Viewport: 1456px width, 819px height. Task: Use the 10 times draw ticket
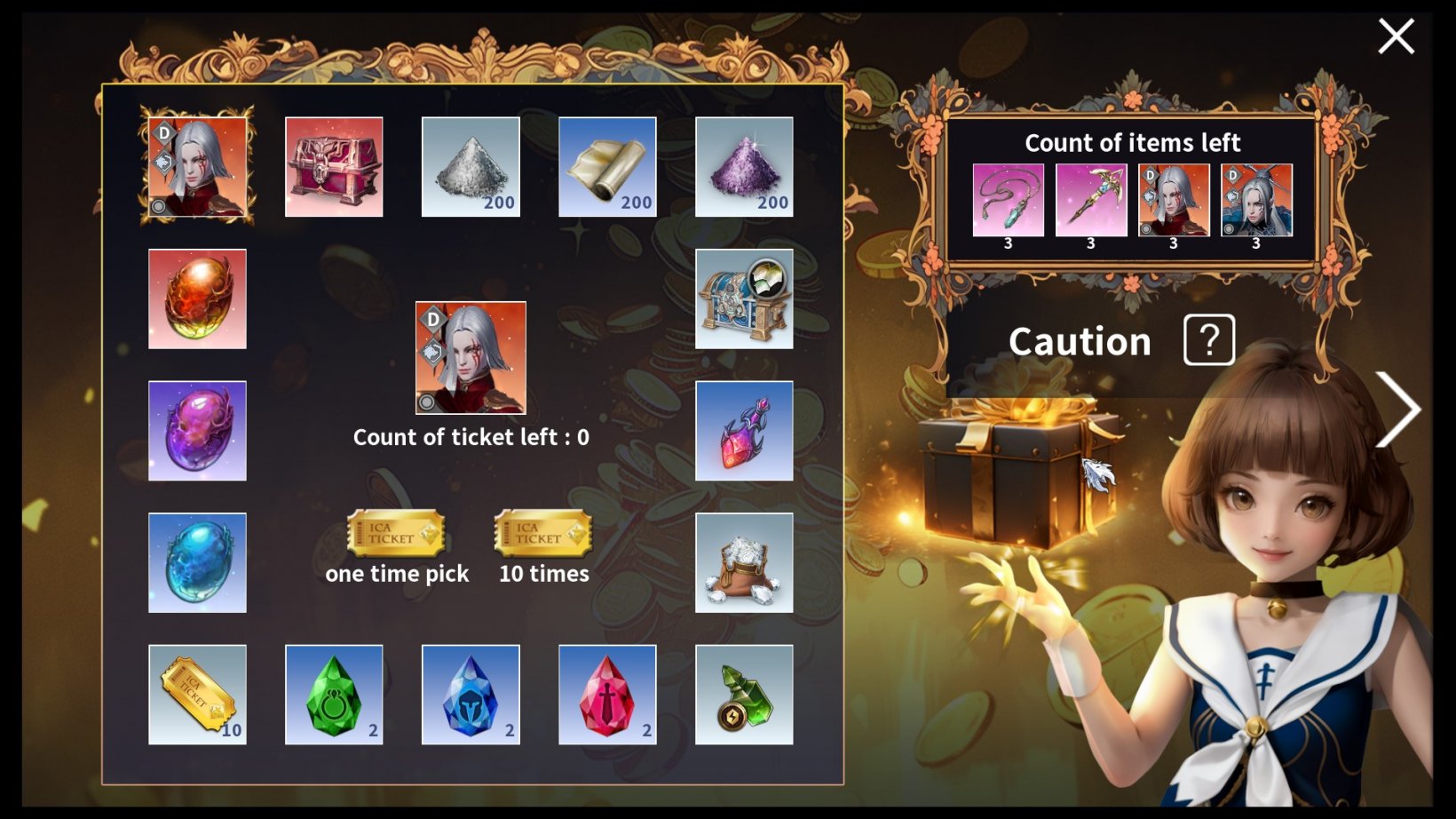pos(542,533)
